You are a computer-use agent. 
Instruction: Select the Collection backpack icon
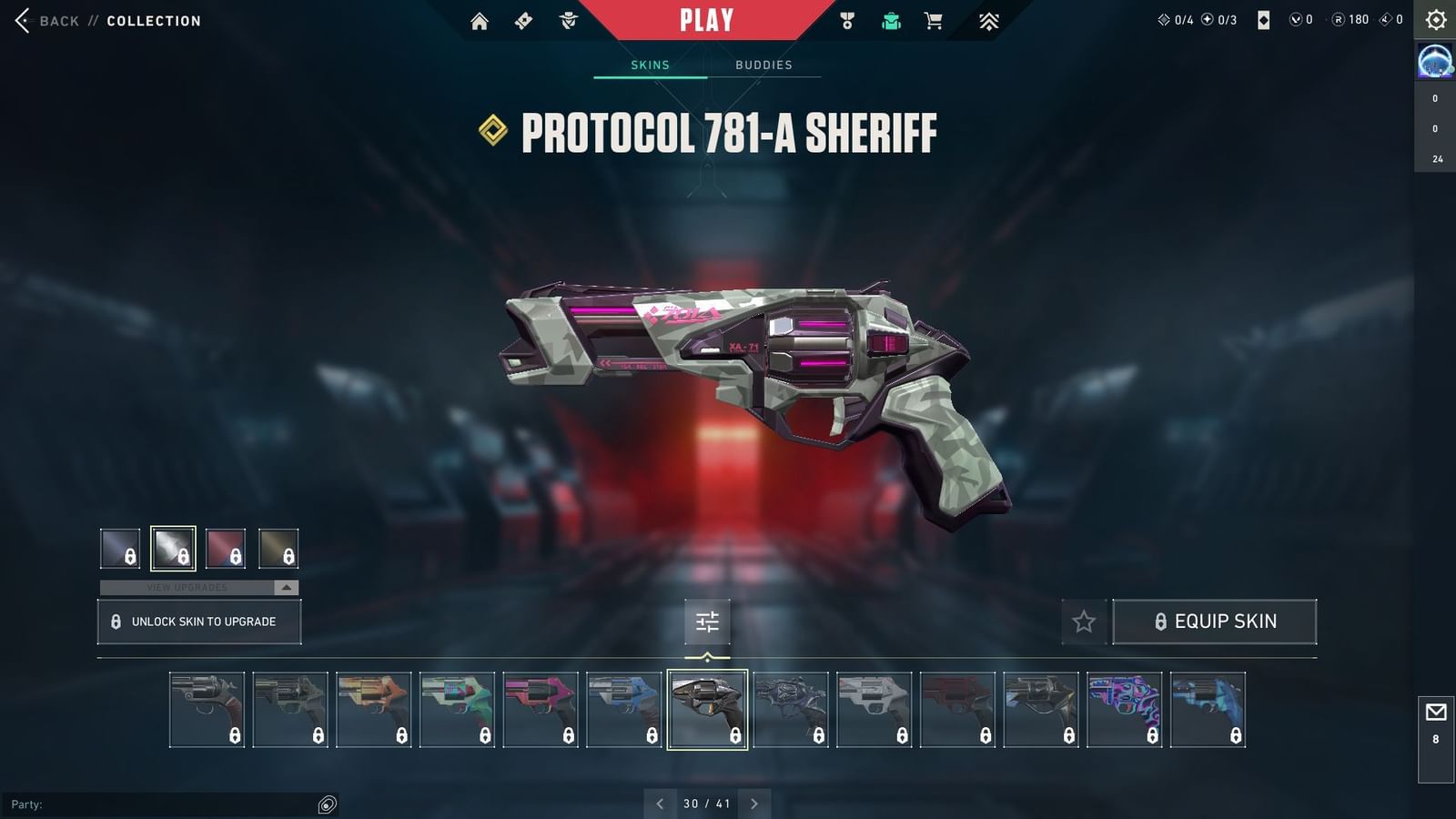coord(890,19)
